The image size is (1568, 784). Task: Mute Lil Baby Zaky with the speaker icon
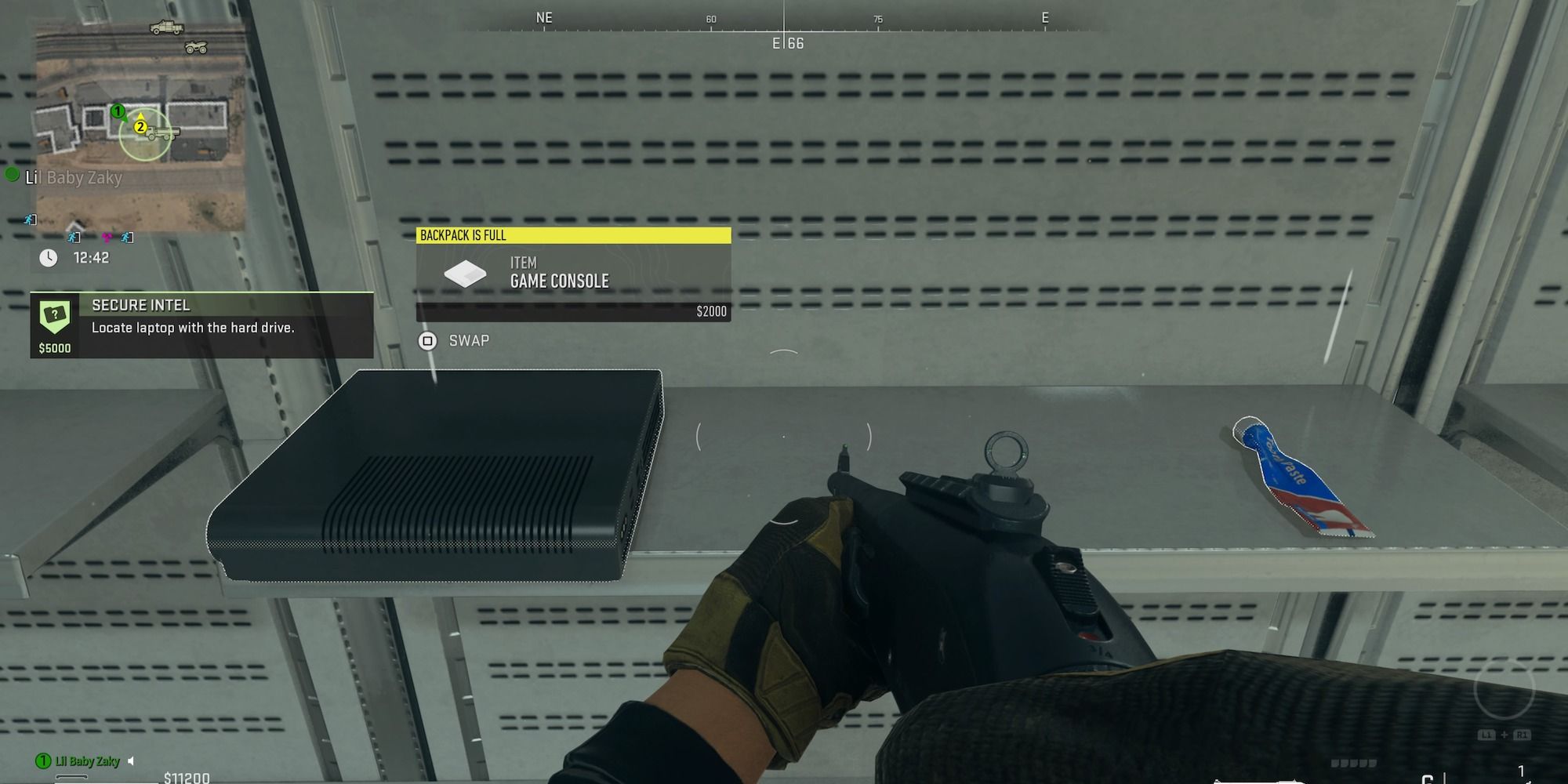click(131, 760)
